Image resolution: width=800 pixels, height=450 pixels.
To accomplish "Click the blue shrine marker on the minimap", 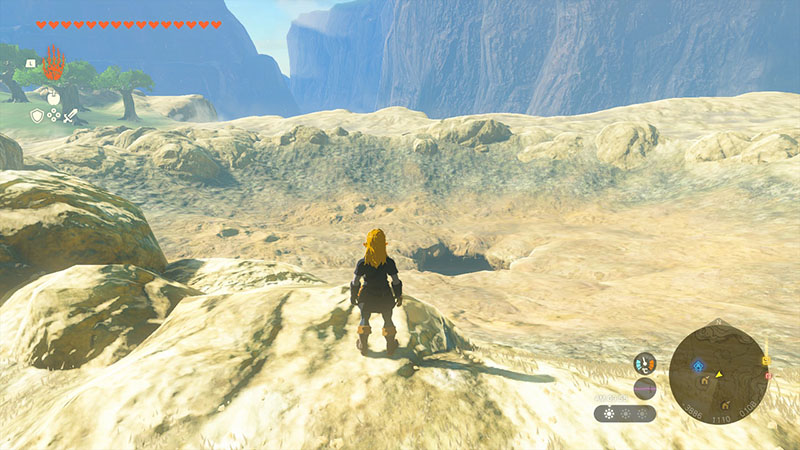I will pyautogui.click(x=698, y=365).
